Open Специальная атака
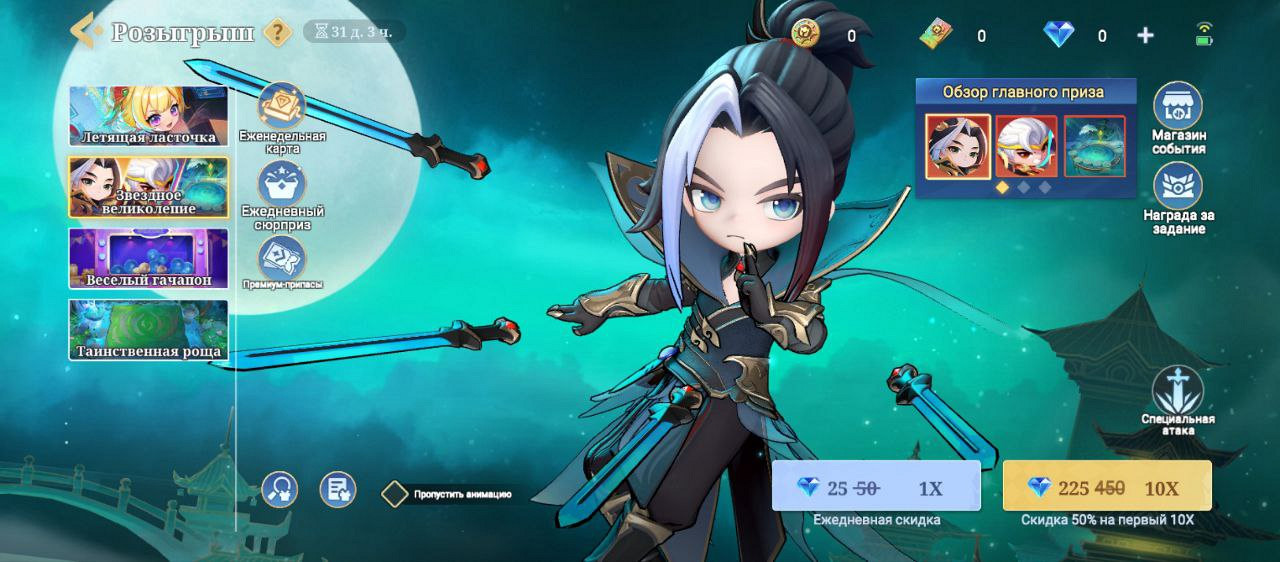The width and height of the screenshot is (1280, 562). pos(1177,392)
